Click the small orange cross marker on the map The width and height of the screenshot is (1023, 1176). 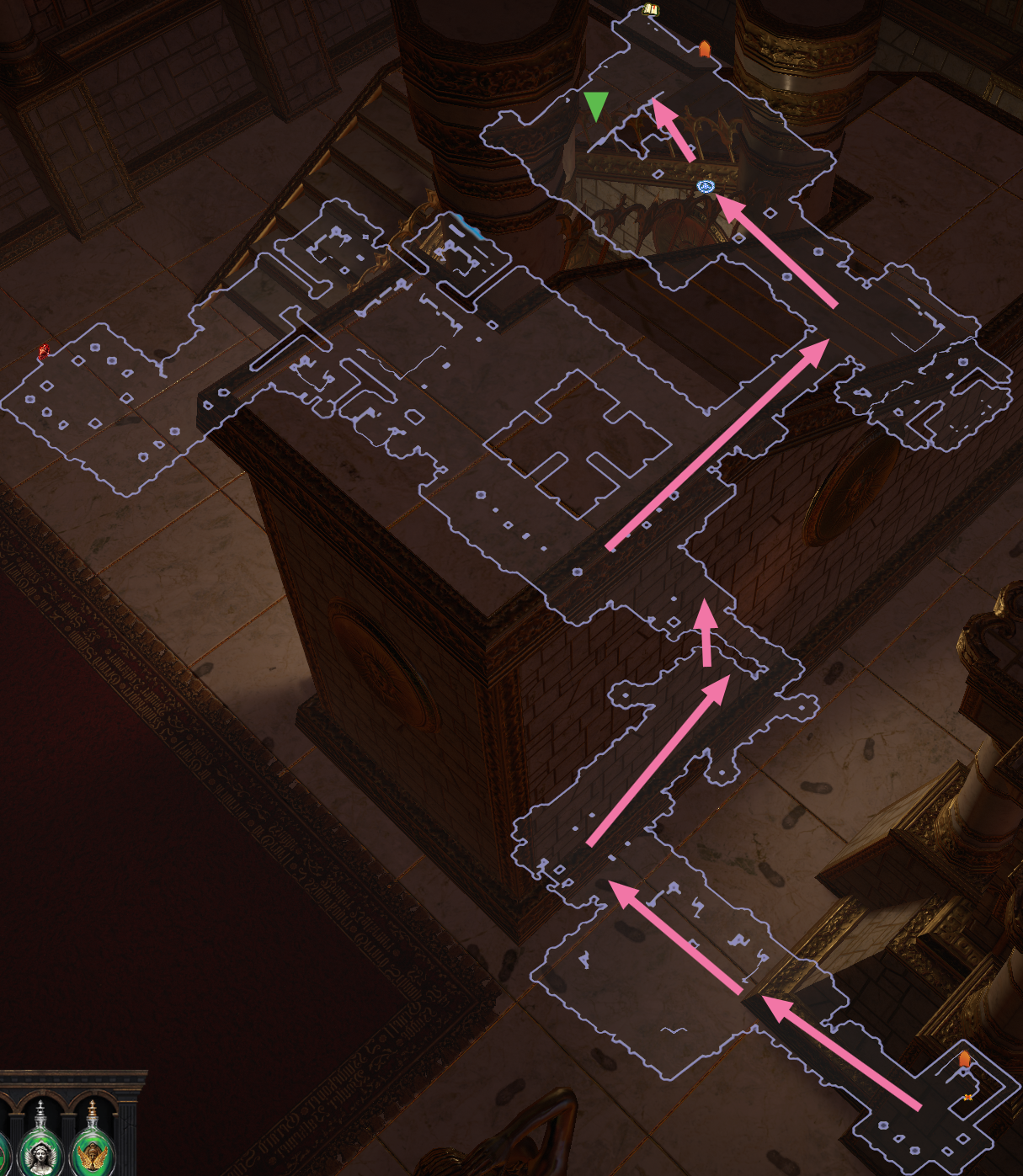(x=968, y=1097)
